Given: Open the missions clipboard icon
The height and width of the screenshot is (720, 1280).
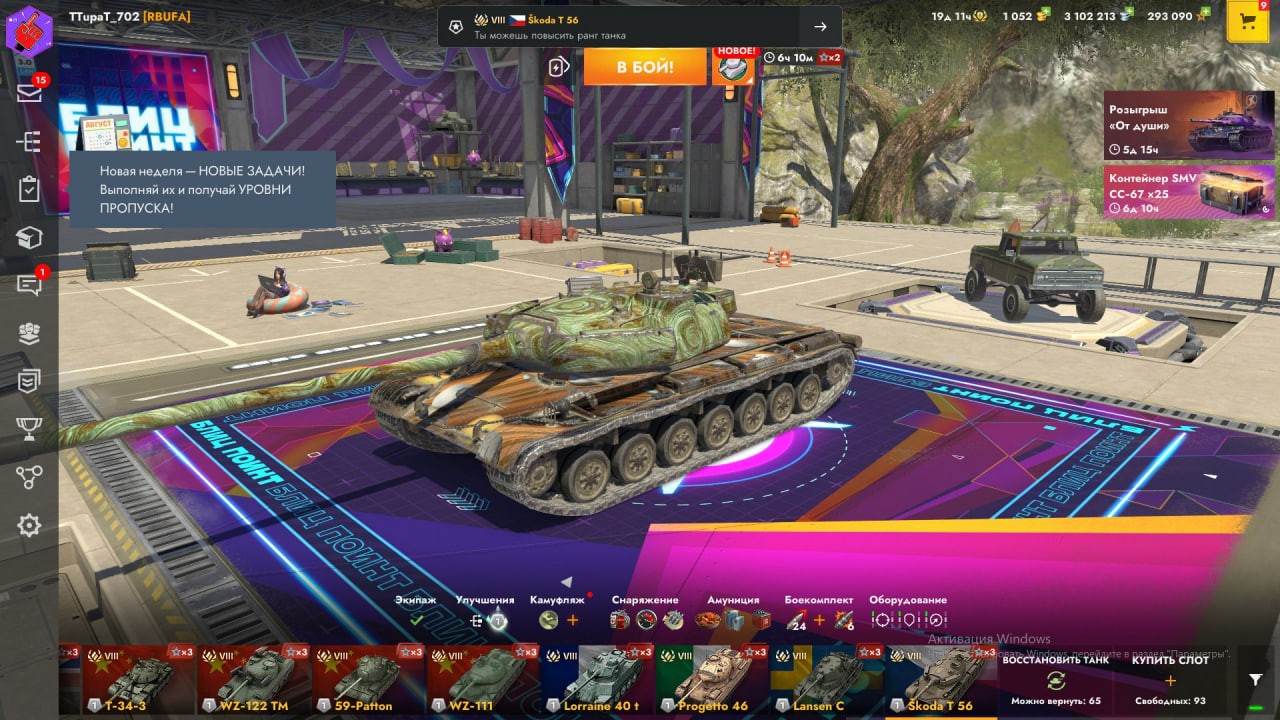Looking at the screenshot, I should (x=29, y=189).
